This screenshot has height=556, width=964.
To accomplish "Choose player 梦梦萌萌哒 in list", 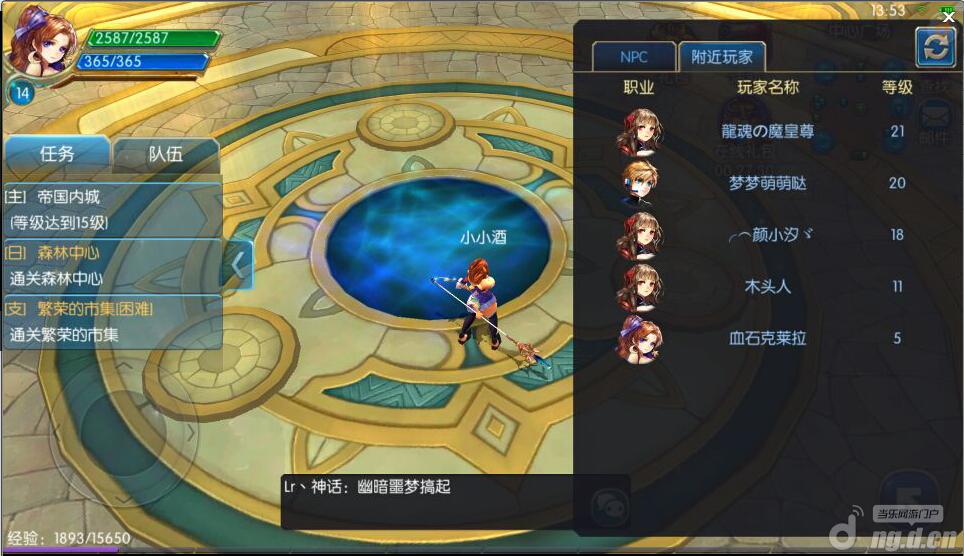I will 767,183.
